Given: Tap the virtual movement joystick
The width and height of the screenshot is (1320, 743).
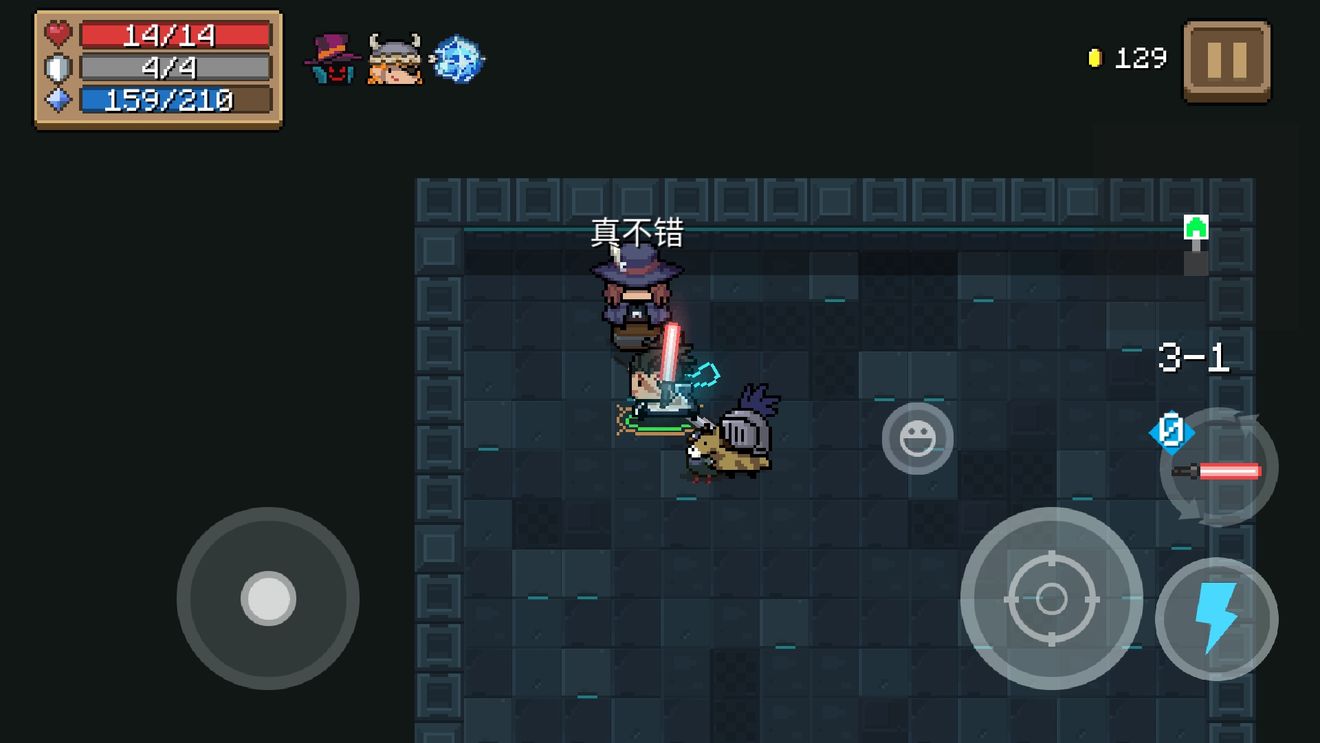Looking at the screenshot, I should 268,598.
